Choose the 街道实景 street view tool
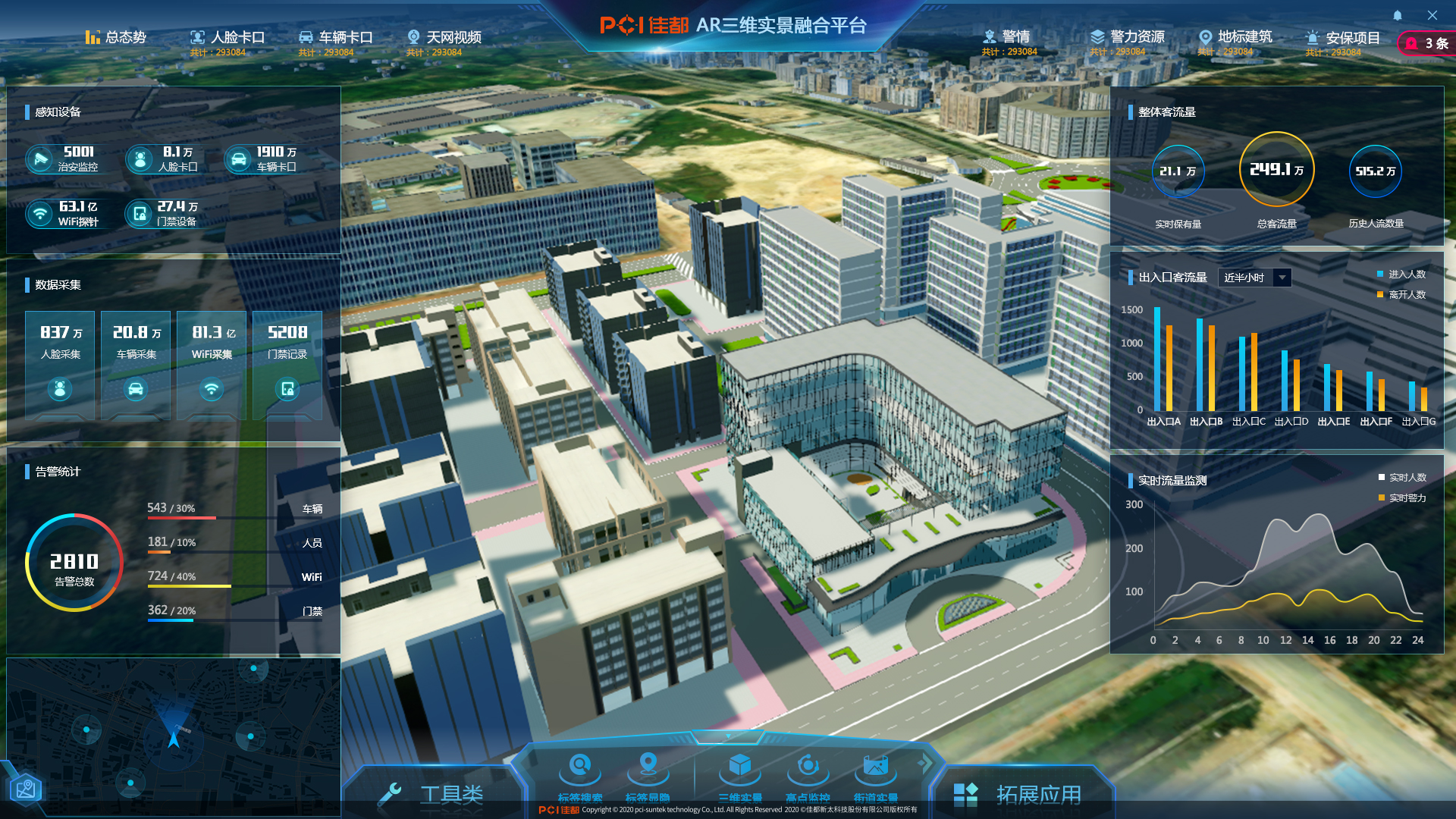1456x819 pixels. [875, 775]
